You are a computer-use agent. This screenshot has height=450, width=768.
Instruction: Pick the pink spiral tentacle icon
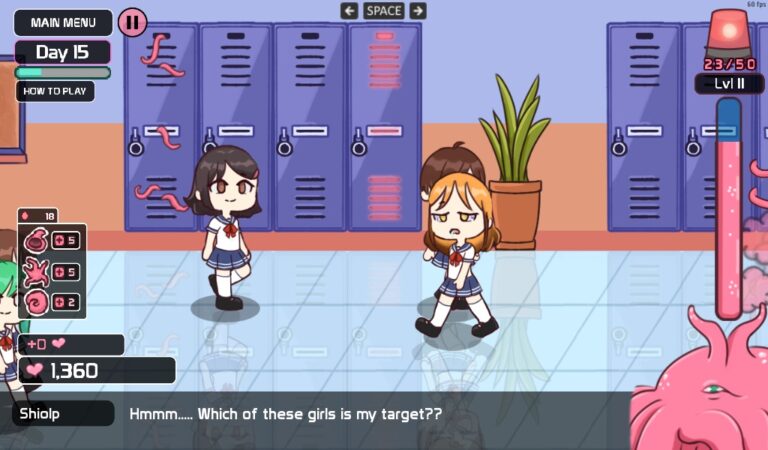pos(35,302)
